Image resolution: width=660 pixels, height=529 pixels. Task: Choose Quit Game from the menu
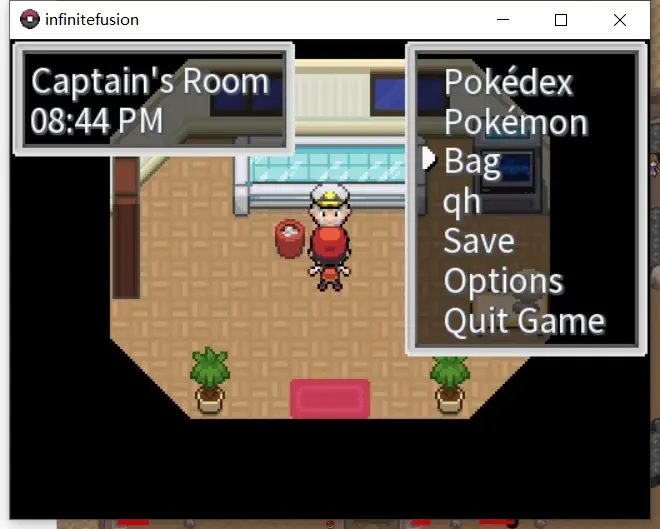coord(524,321)
